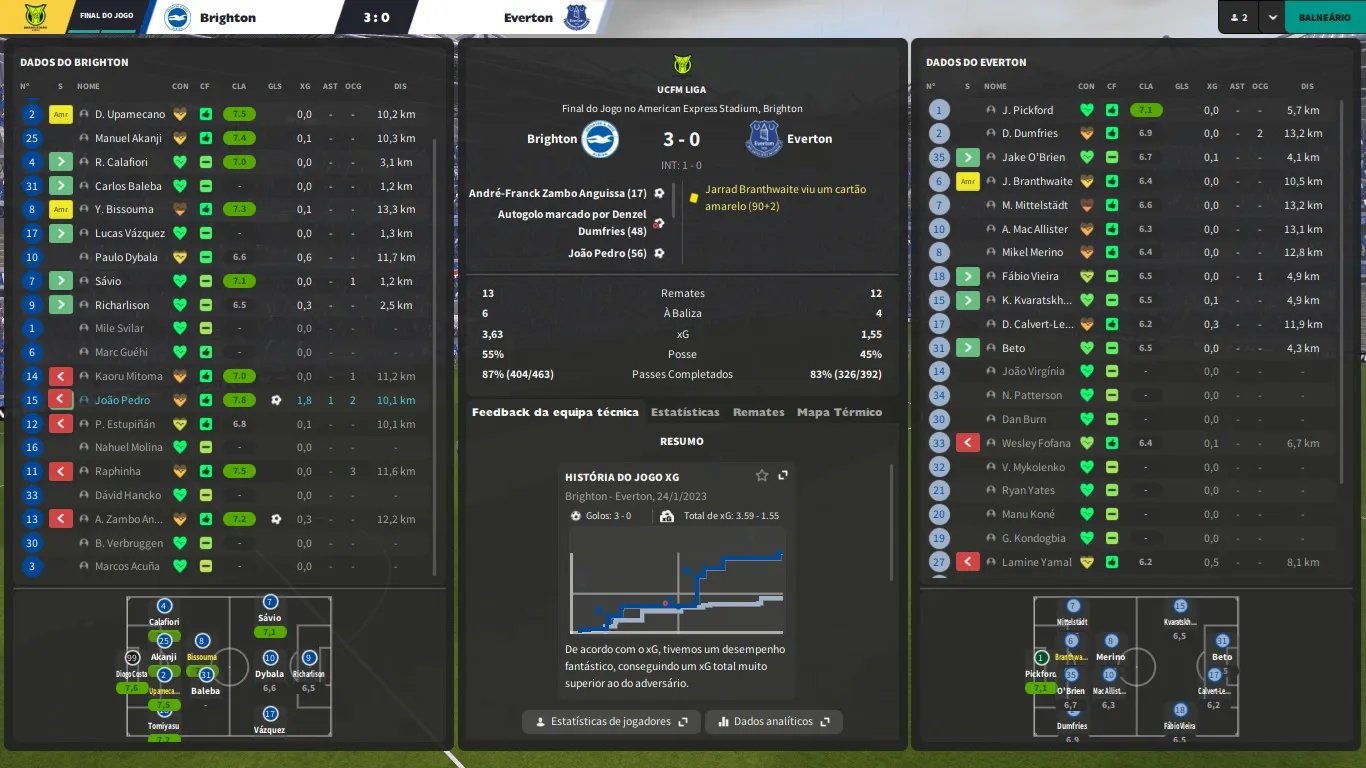
Task: Choose J. Pickford in the Everton list
Action: pyautogui.click(x=1027, y=110)
